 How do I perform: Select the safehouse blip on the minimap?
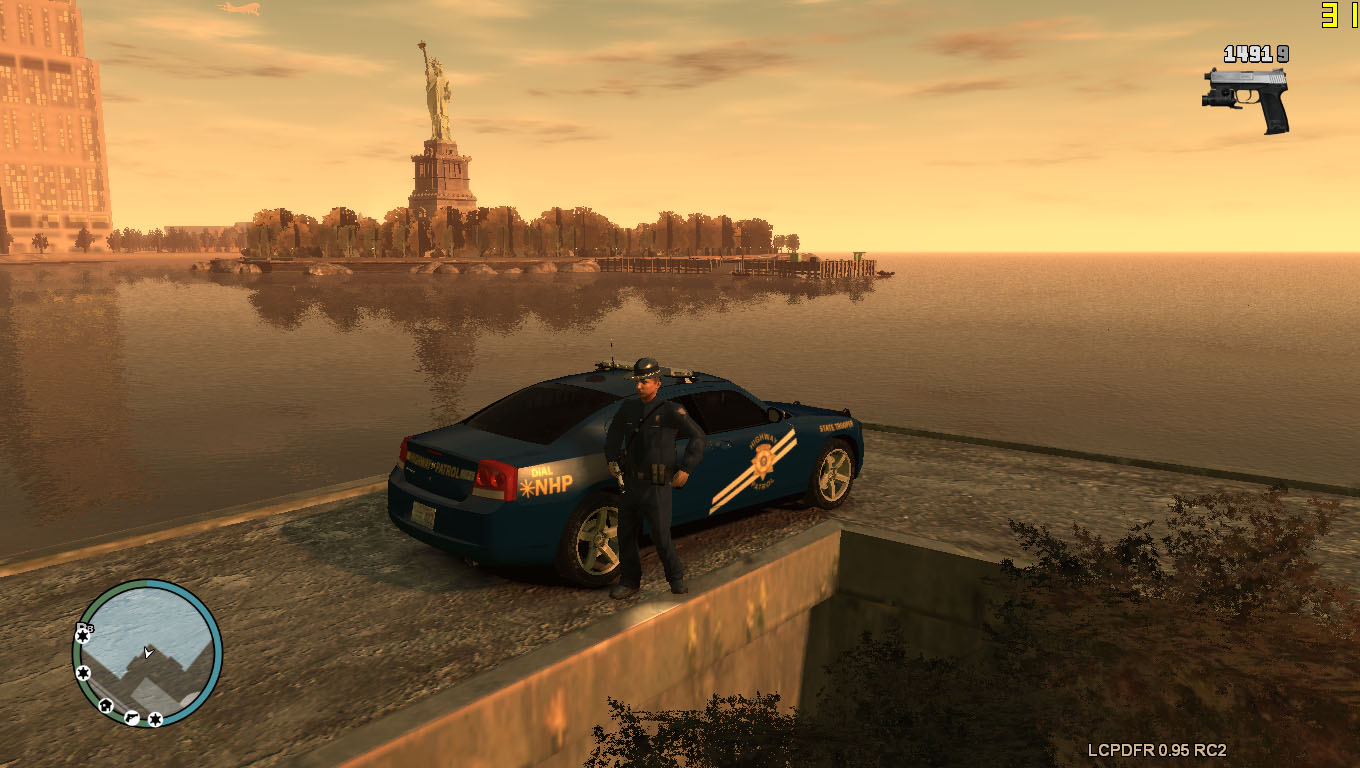click(106, 705)
